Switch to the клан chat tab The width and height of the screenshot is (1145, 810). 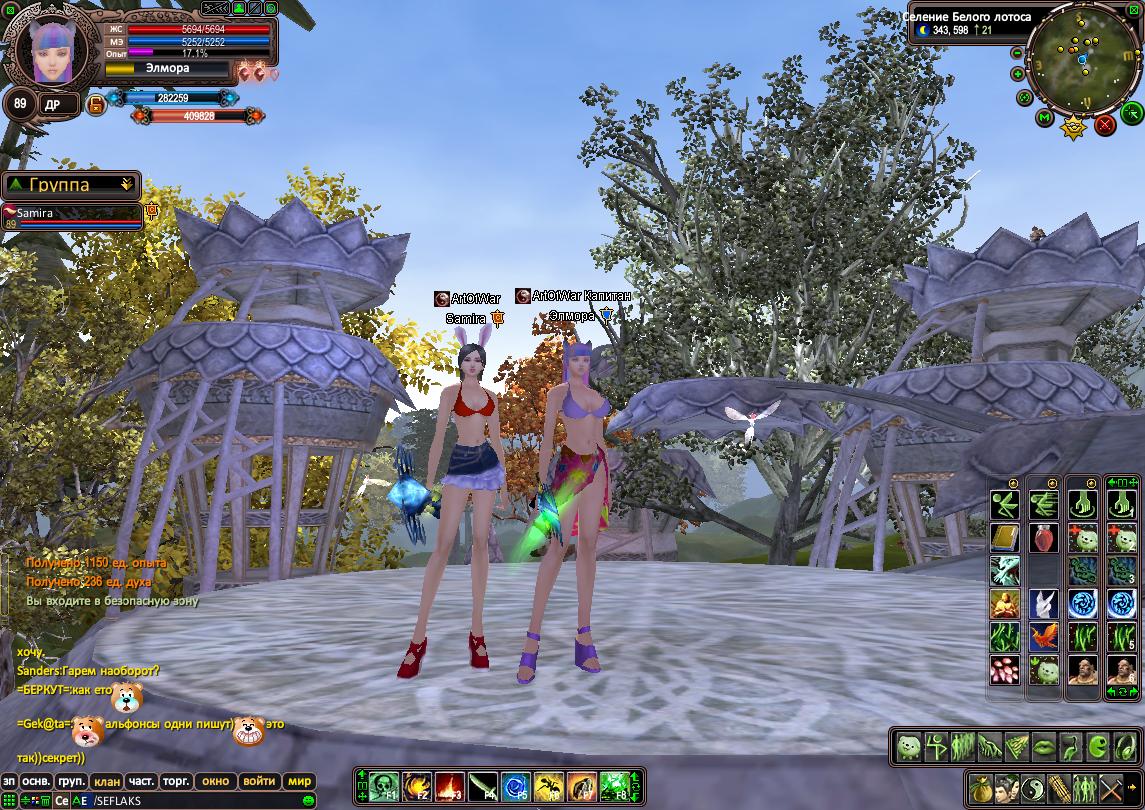tap(106, 780)
